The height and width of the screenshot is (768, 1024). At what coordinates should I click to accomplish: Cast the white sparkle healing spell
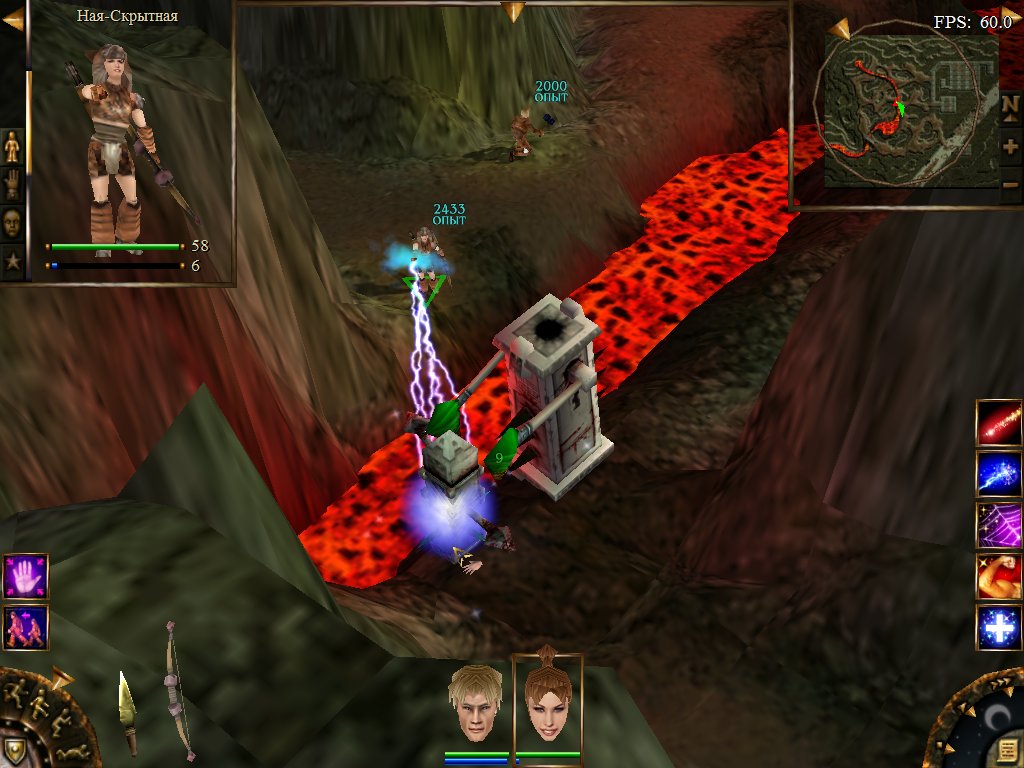pos(999,628)
